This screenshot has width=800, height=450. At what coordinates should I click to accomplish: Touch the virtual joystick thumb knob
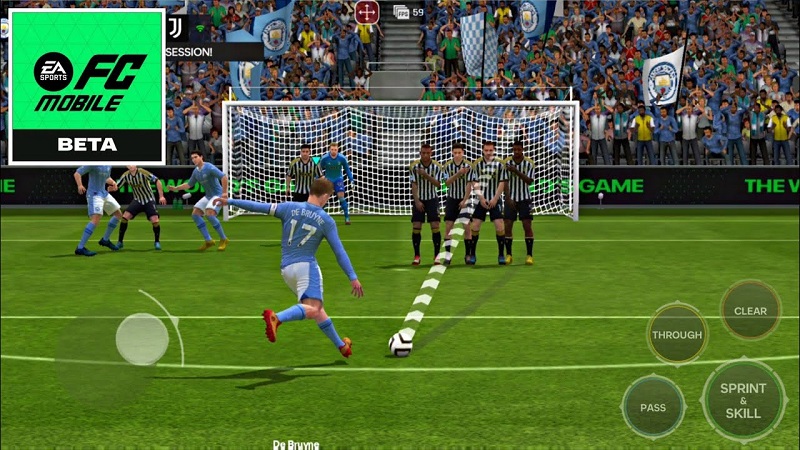coord(142,339)
